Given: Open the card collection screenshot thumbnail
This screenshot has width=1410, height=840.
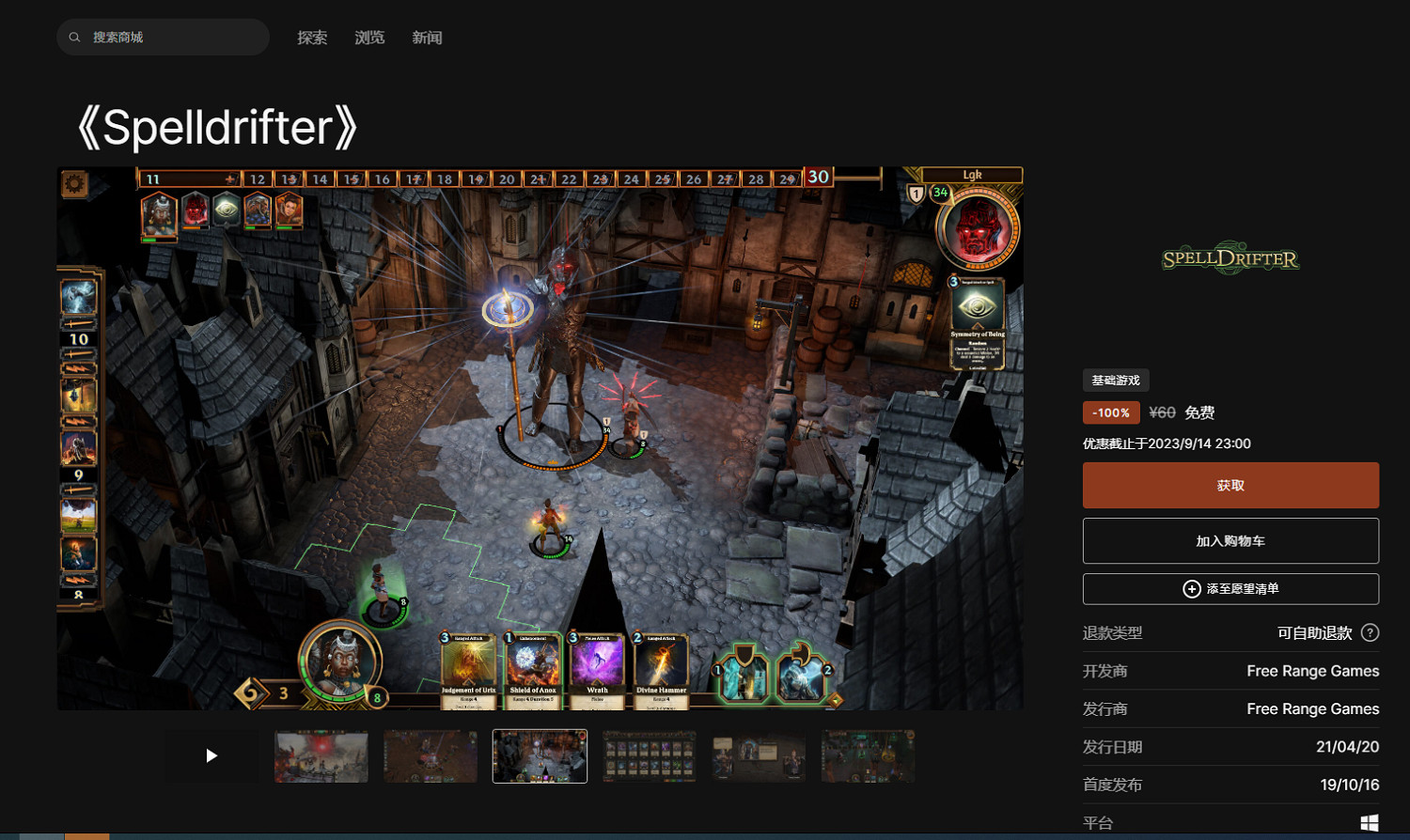Looking at the screenshot, I should [648, 755].
